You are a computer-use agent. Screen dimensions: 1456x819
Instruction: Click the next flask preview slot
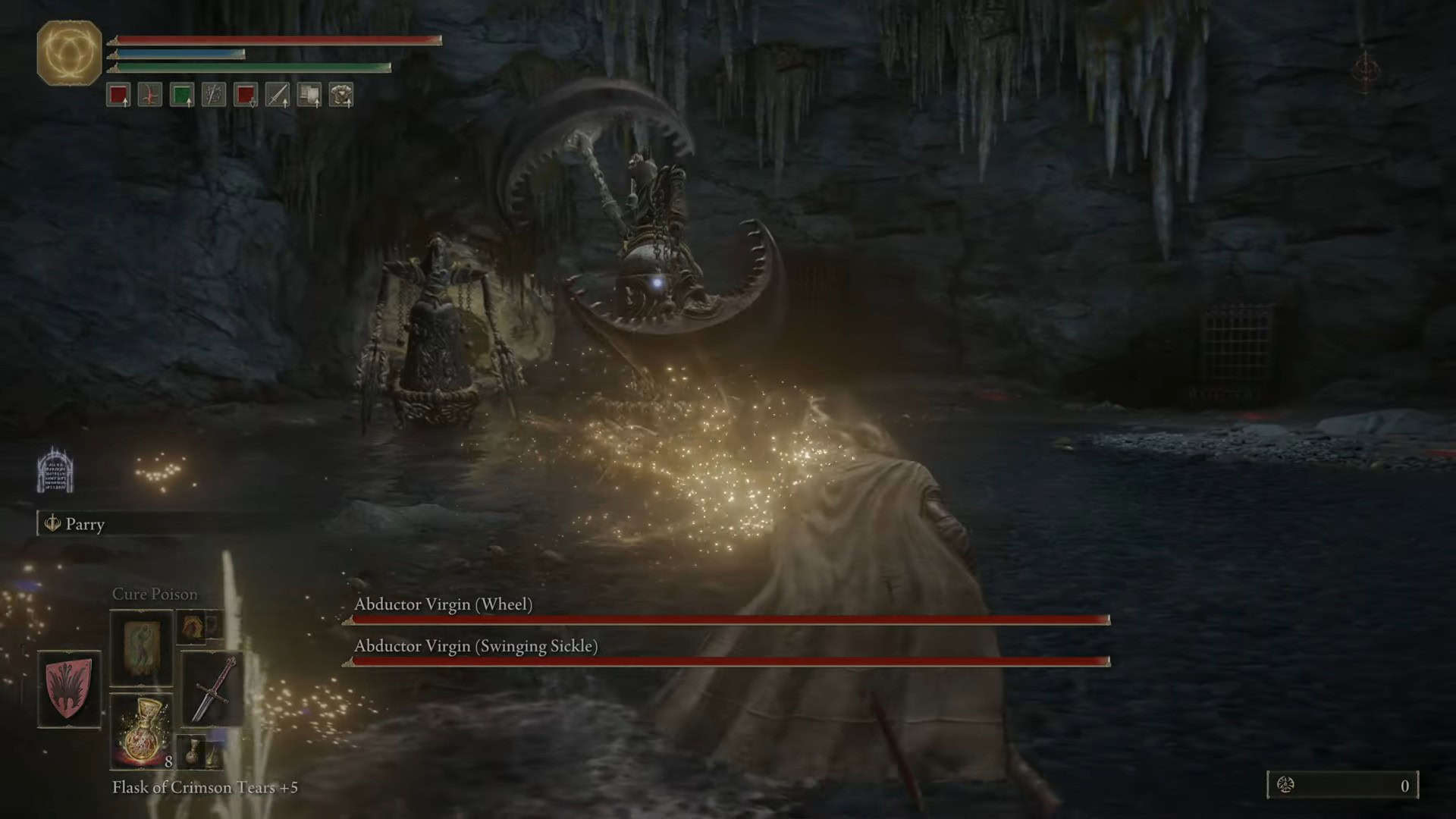click(200, 751)
